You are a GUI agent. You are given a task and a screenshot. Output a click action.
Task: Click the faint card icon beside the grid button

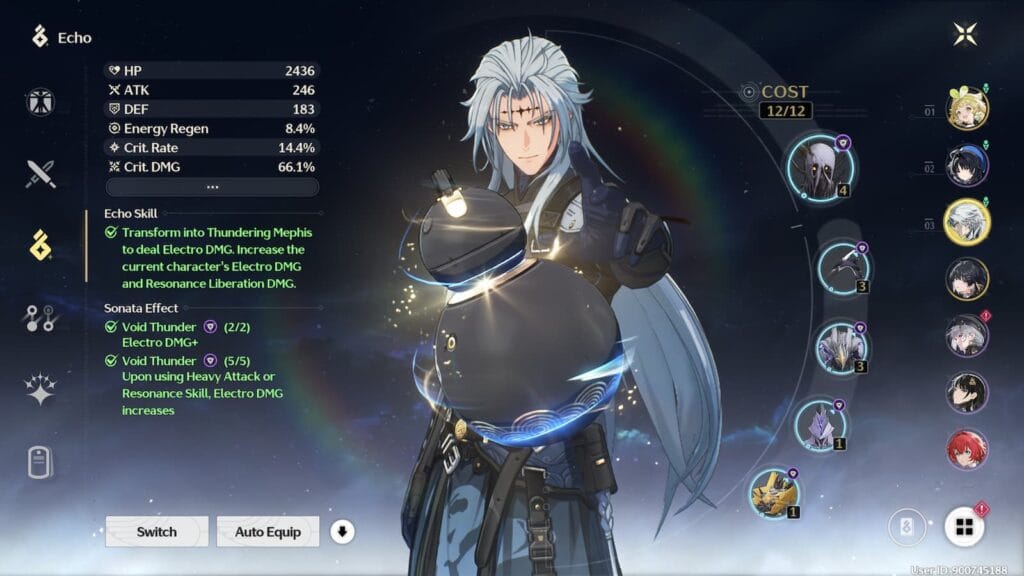907,527
